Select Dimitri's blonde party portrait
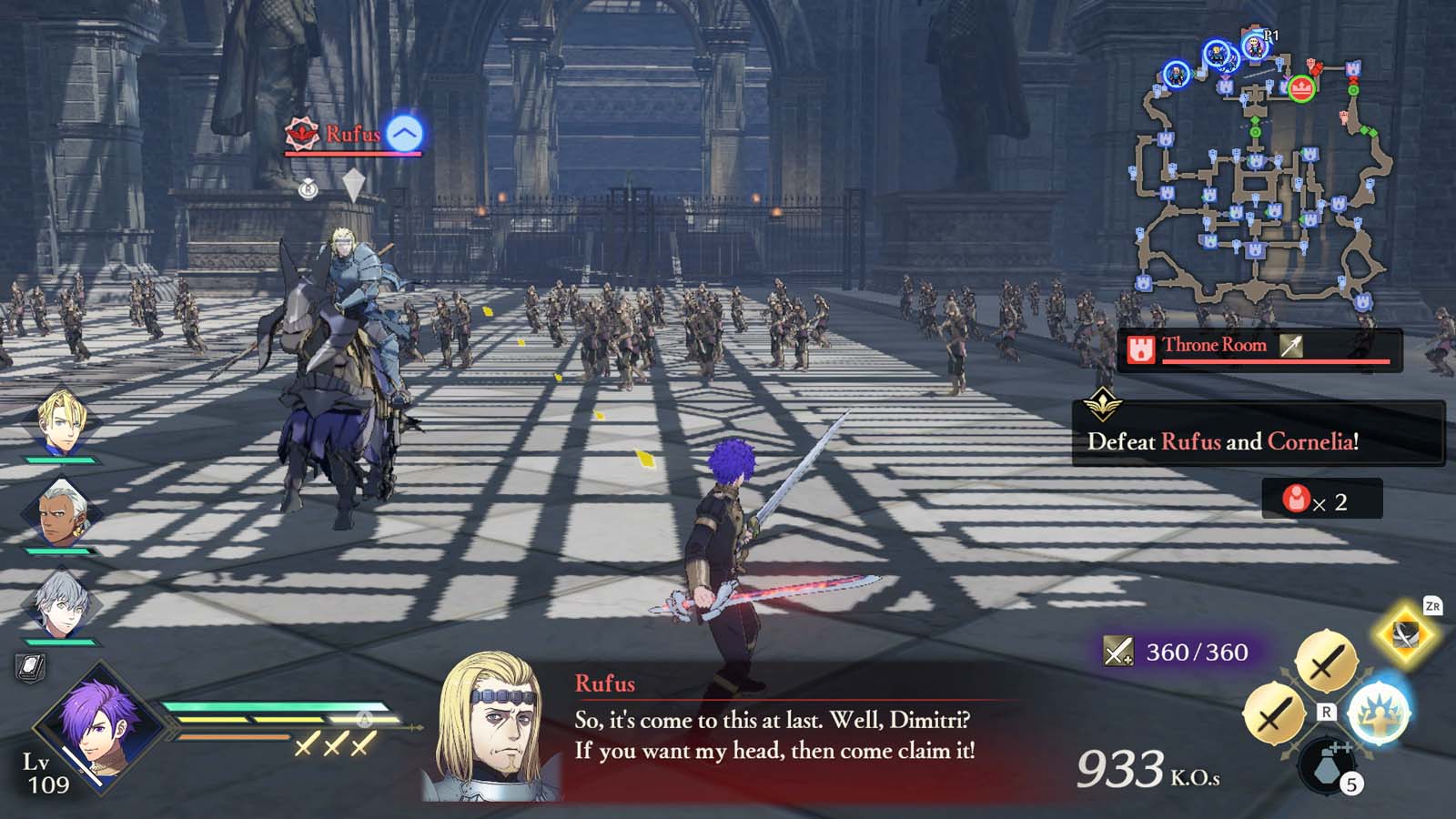This screenshot has width=1456, height=819. pos(63,421)
